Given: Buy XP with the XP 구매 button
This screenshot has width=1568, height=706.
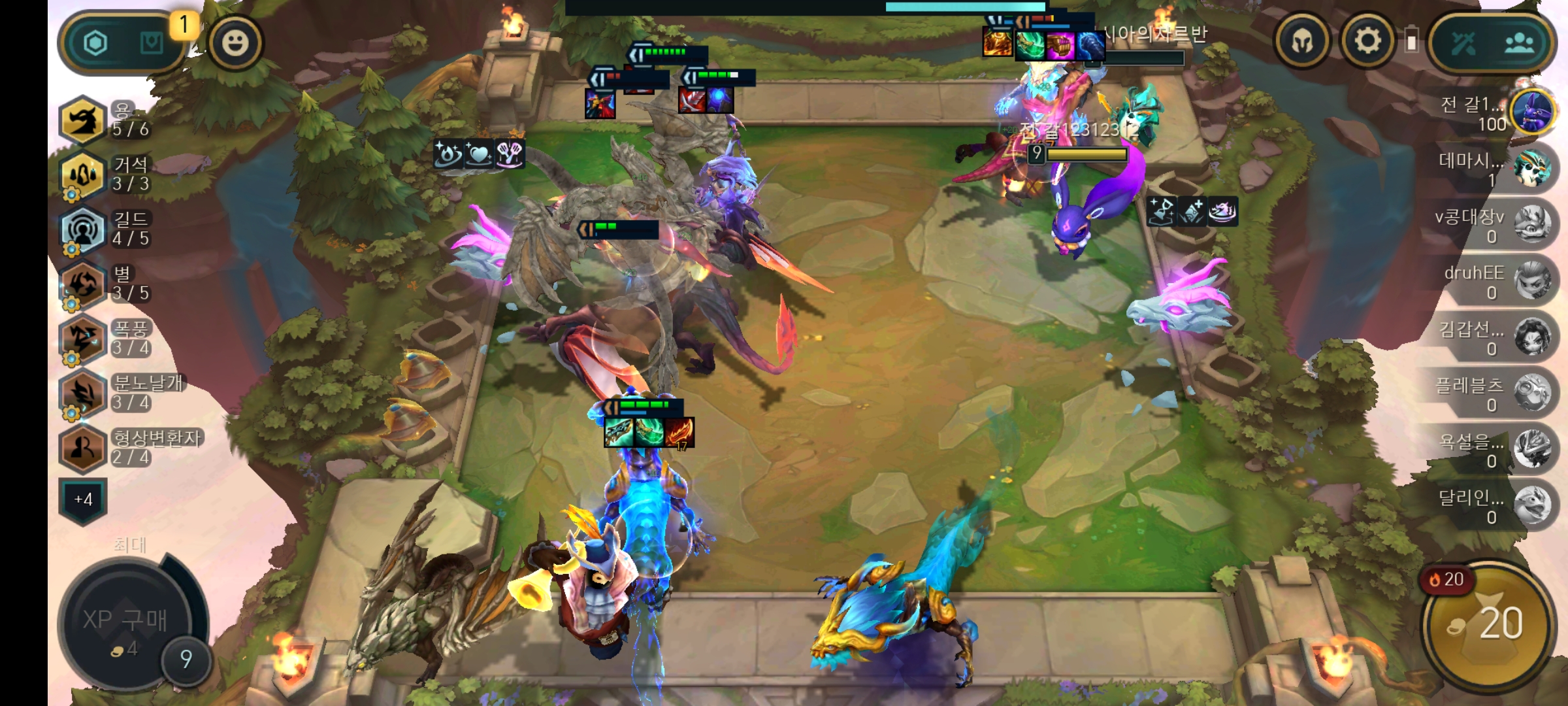Looking at the screenshot, I should 125,621.
